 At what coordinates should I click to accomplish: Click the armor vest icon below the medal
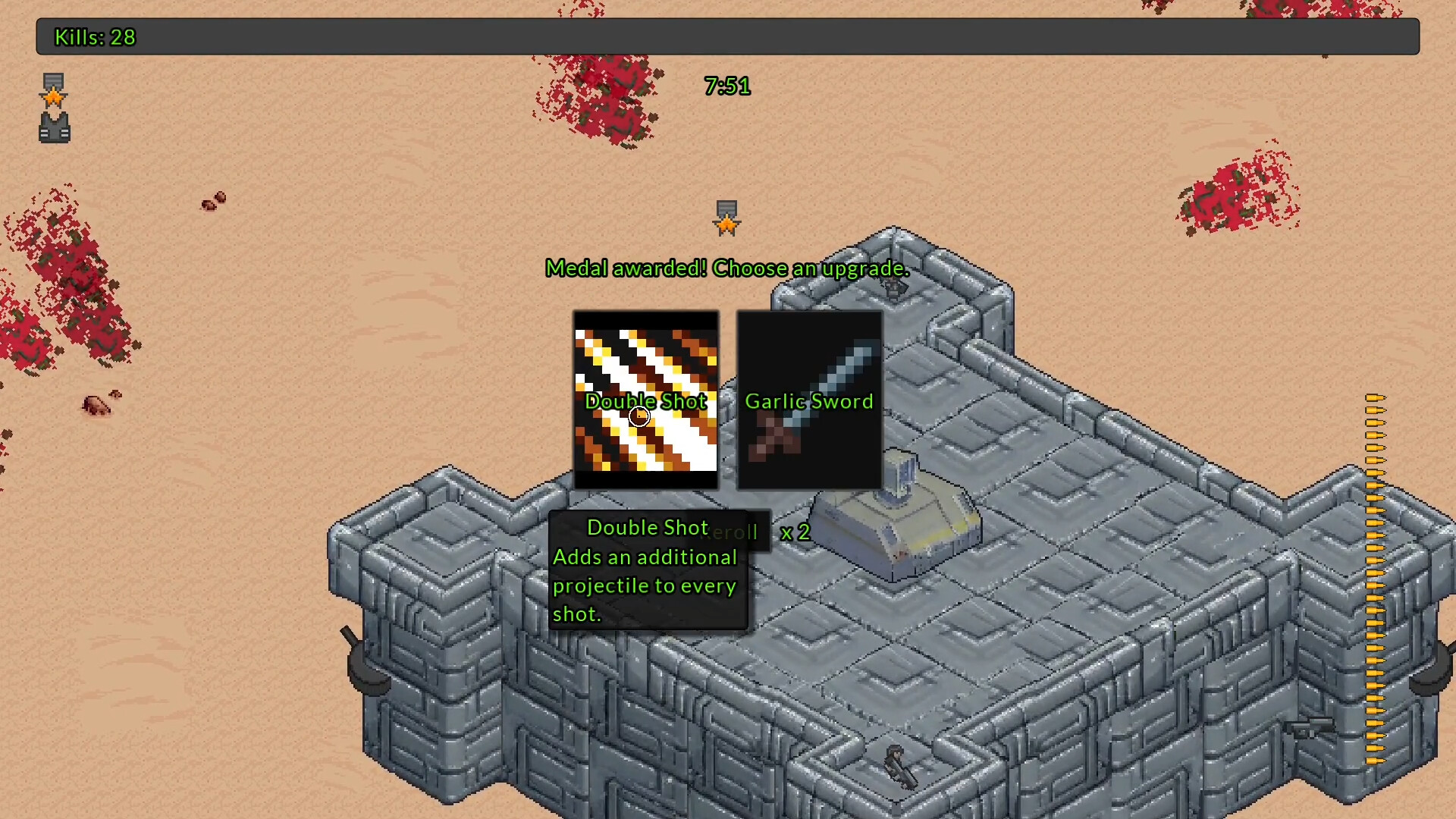click(53, 127)
